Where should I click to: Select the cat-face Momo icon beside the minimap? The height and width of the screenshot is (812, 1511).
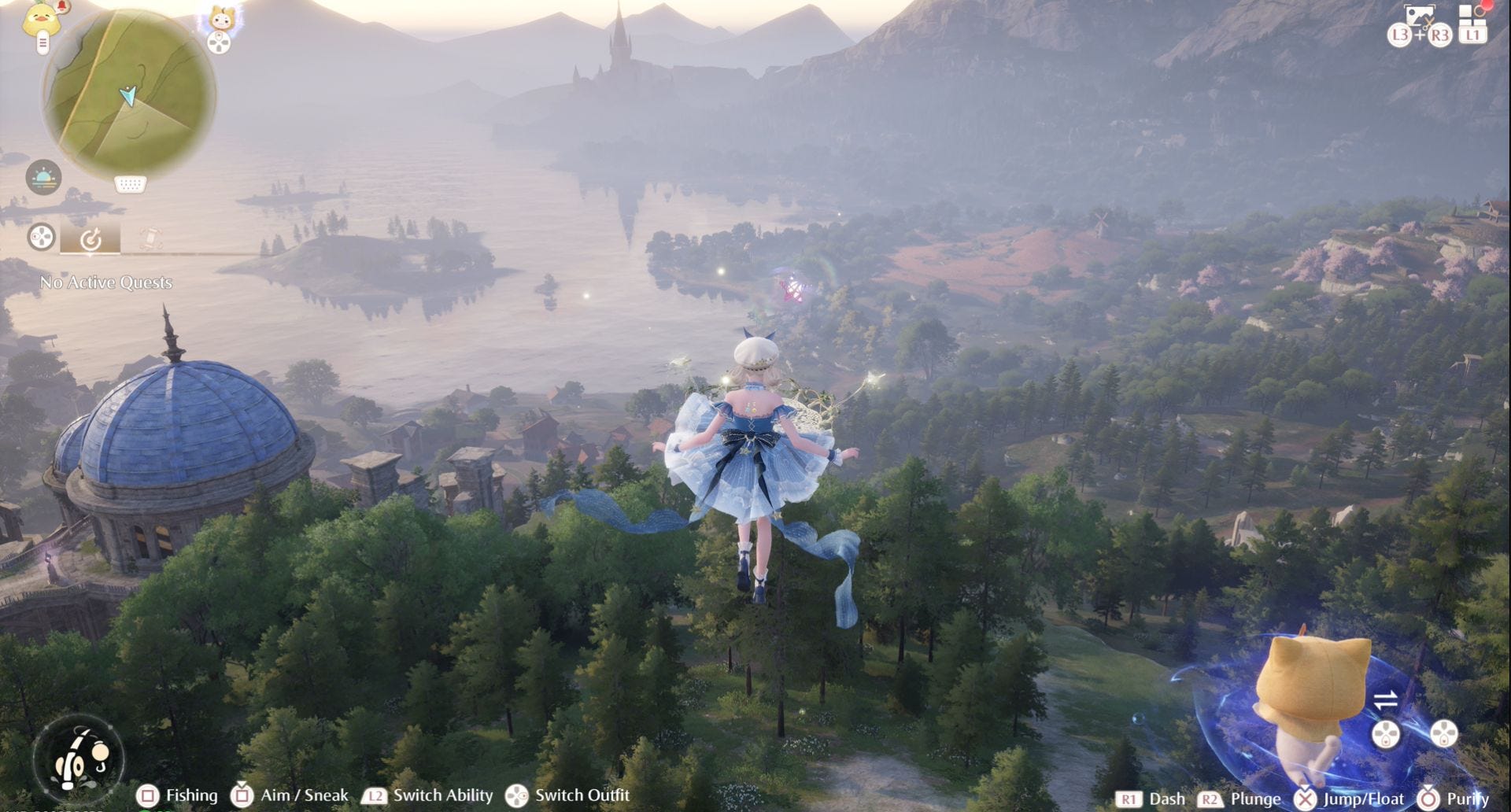coord(220,19)
